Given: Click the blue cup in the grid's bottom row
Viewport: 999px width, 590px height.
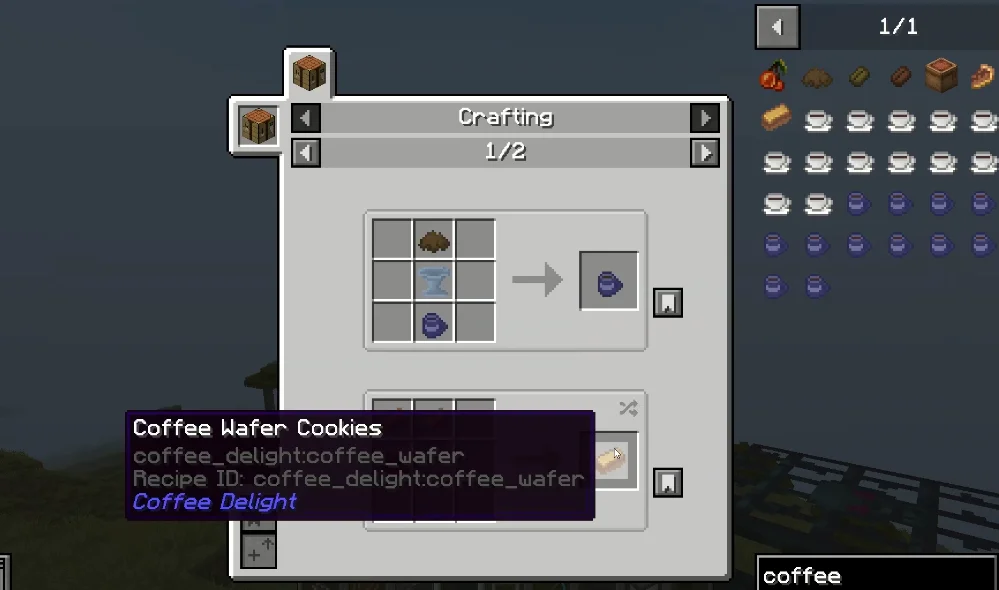Looking at the screenshot, I should [434, 323].
